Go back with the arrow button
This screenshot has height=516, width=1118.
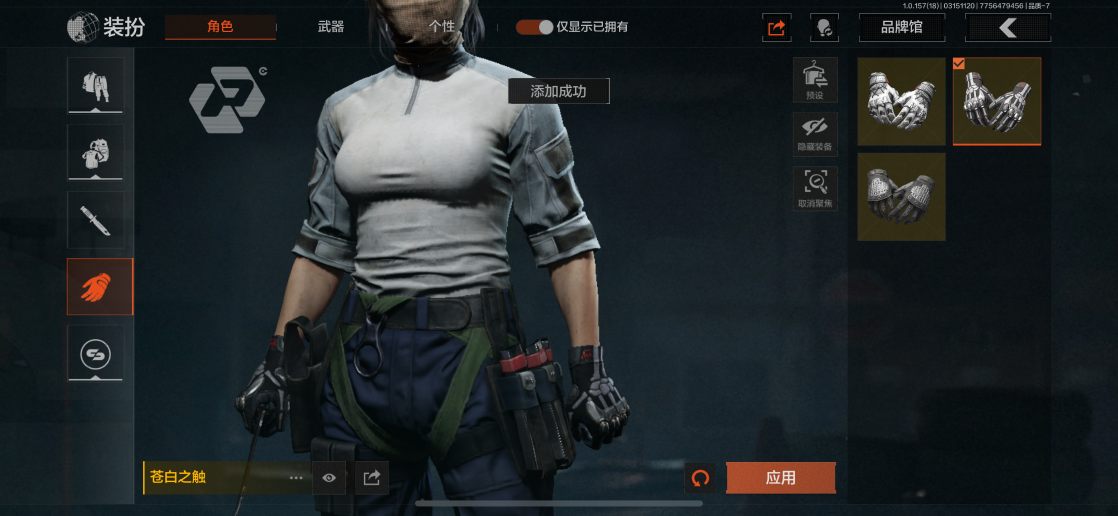[x=1007, y=28]
